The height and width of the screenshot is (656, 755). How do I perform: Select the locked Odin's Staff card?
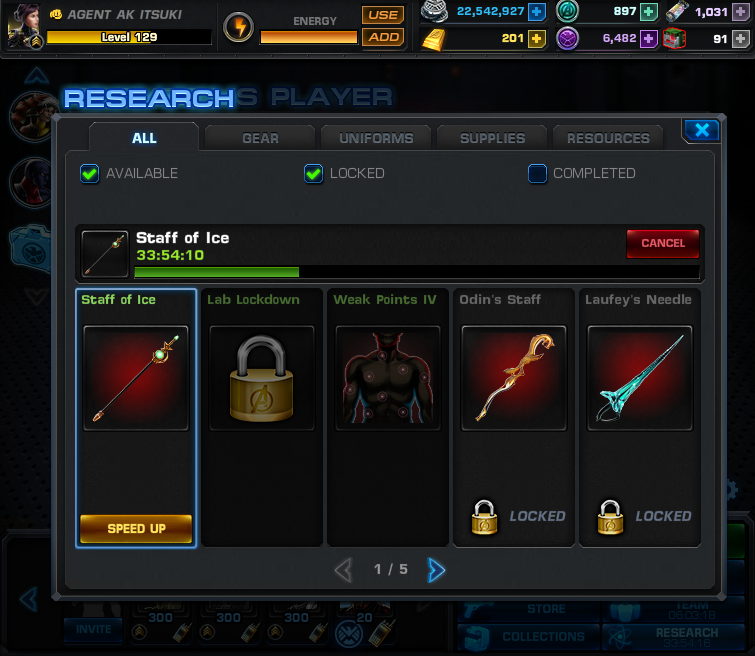click(x=514, y=417)
